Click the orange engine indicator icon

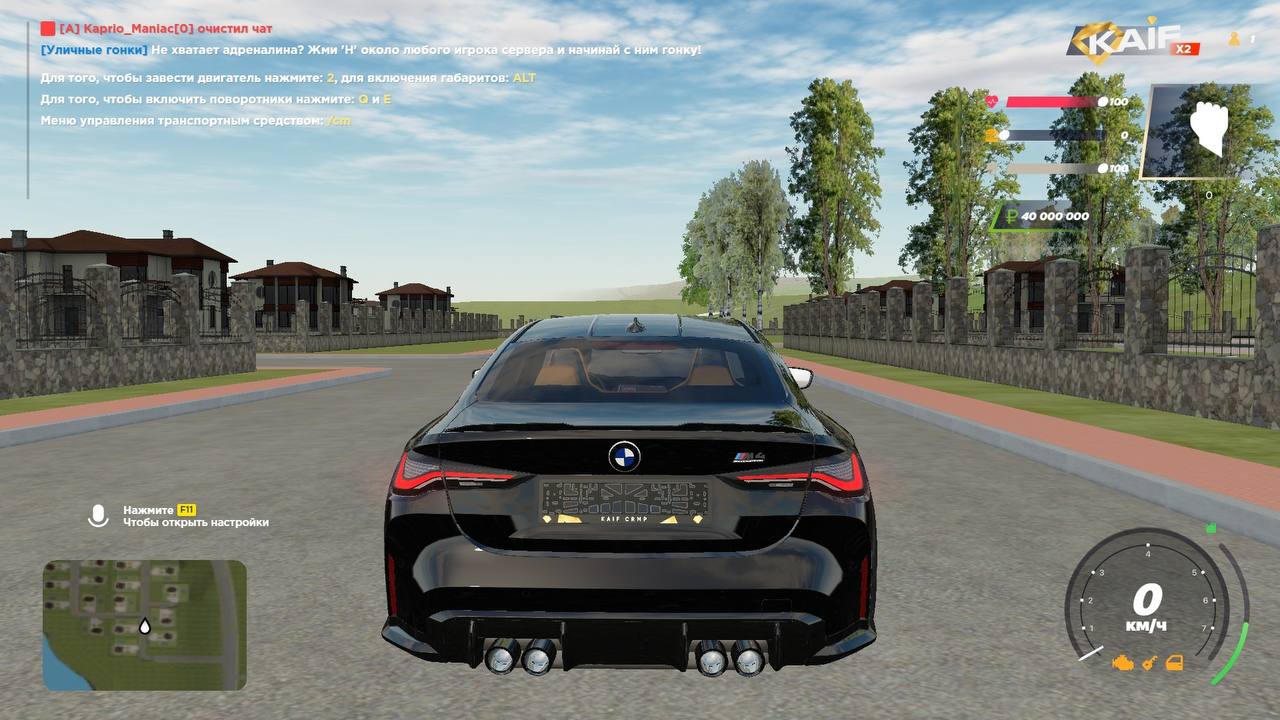pos(1123,662)
